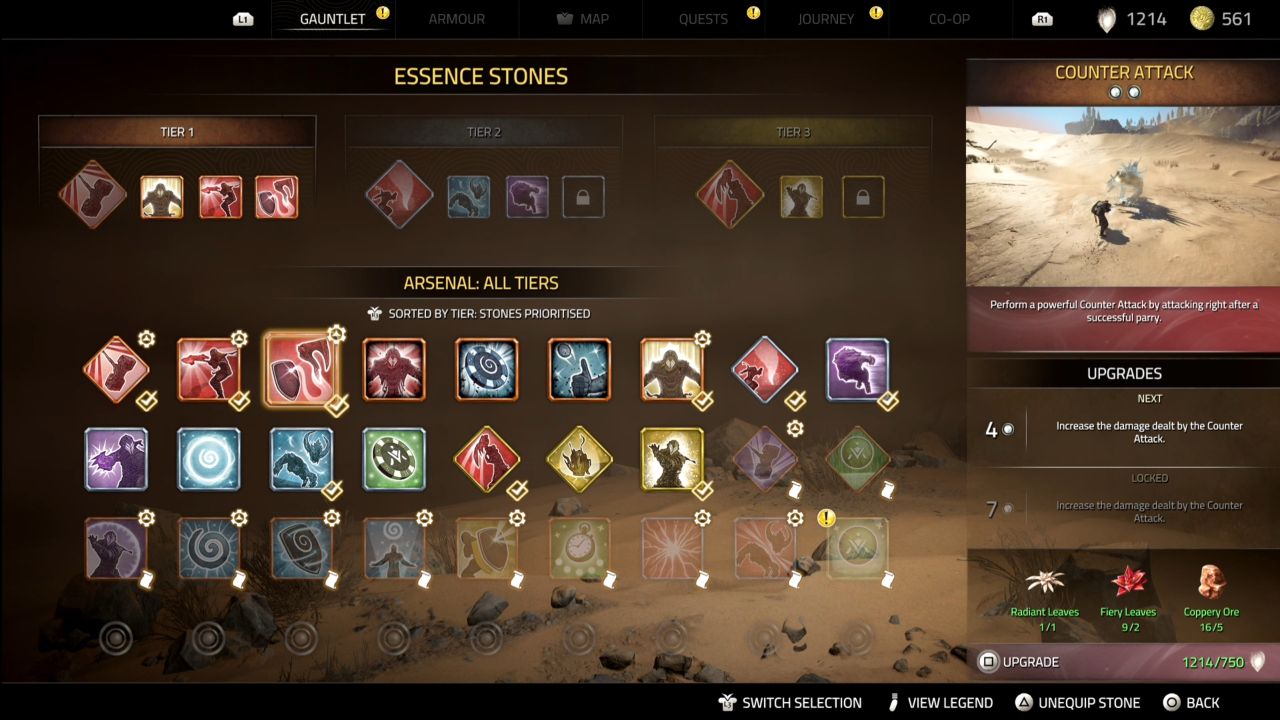The image size is (1280, 720).
Task: Click the locked stone slot in Tier 3
Action: 863,197
